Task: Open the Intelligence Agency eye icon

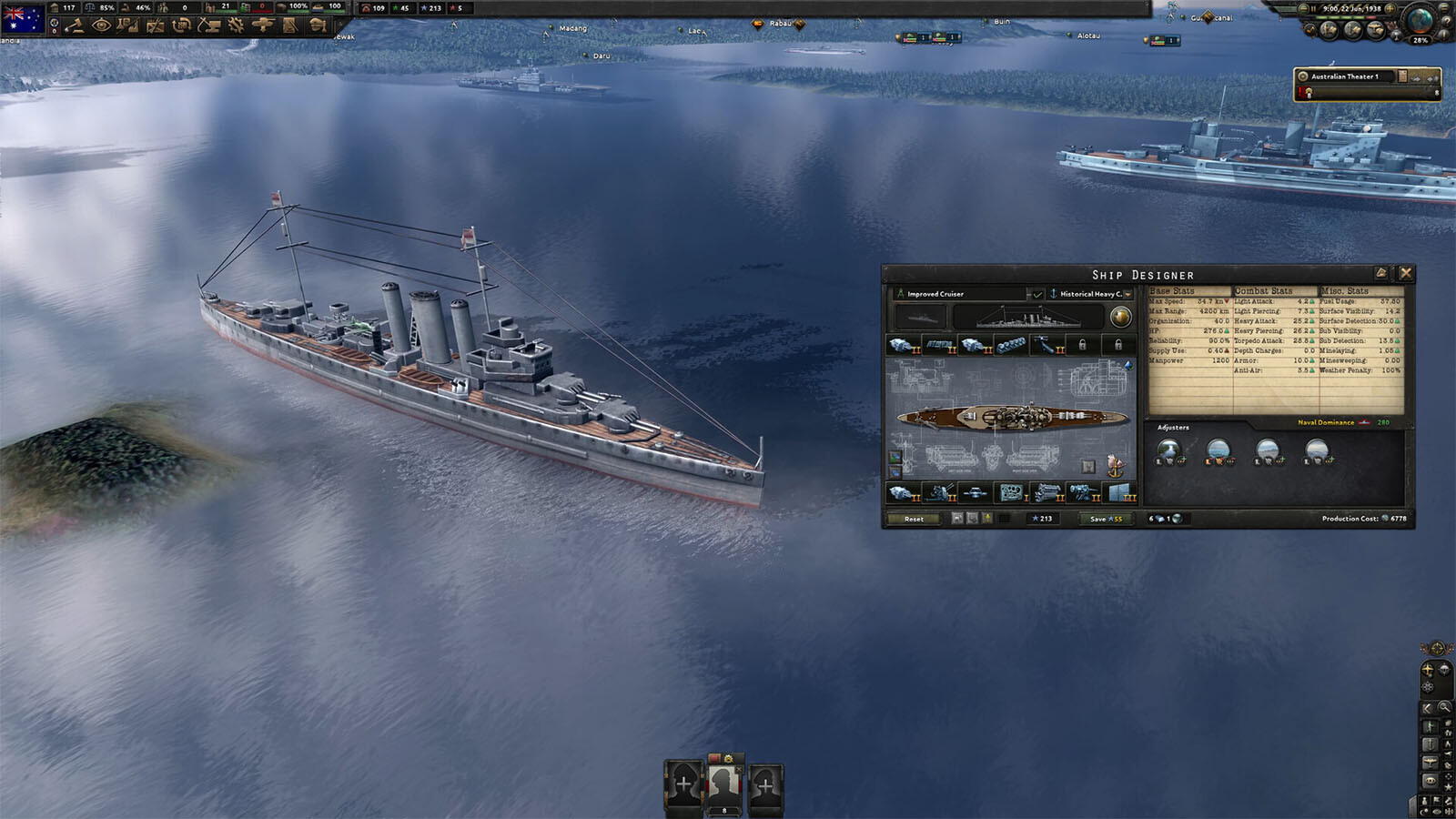Action: pos(103,25)
